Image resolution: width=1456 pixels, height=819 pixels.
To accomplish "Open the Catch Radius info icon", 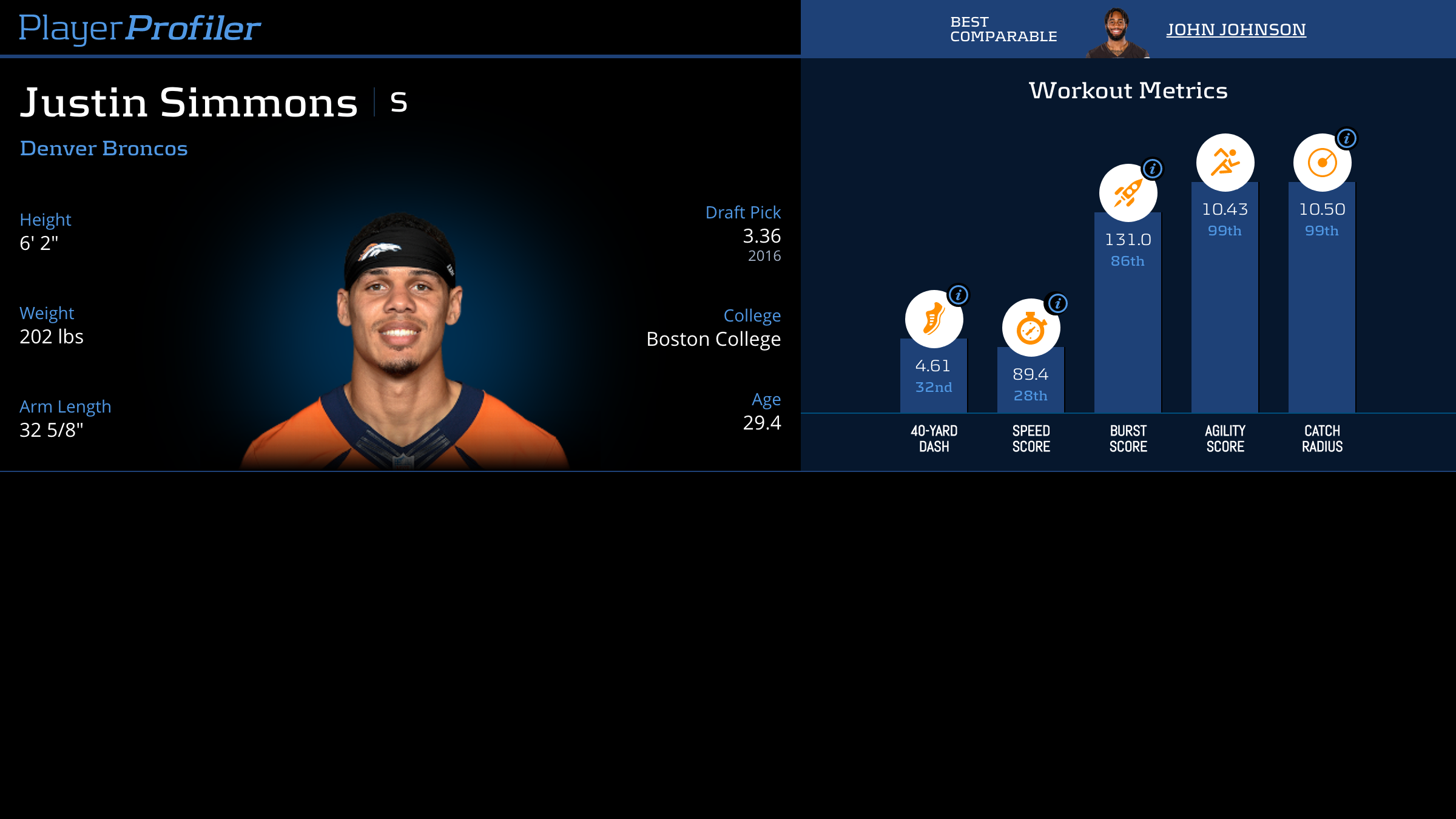I will tap(1347, 139).
